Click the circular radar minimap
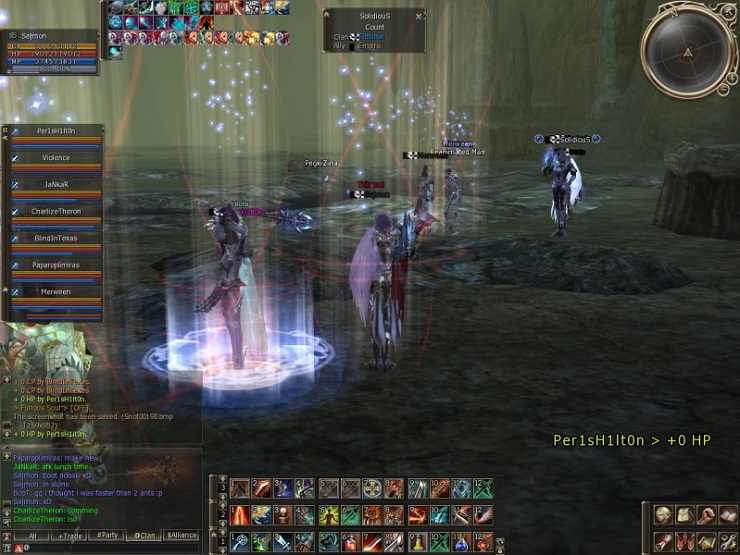This screenshot has height=555, width=740. [x=688, y=51]
